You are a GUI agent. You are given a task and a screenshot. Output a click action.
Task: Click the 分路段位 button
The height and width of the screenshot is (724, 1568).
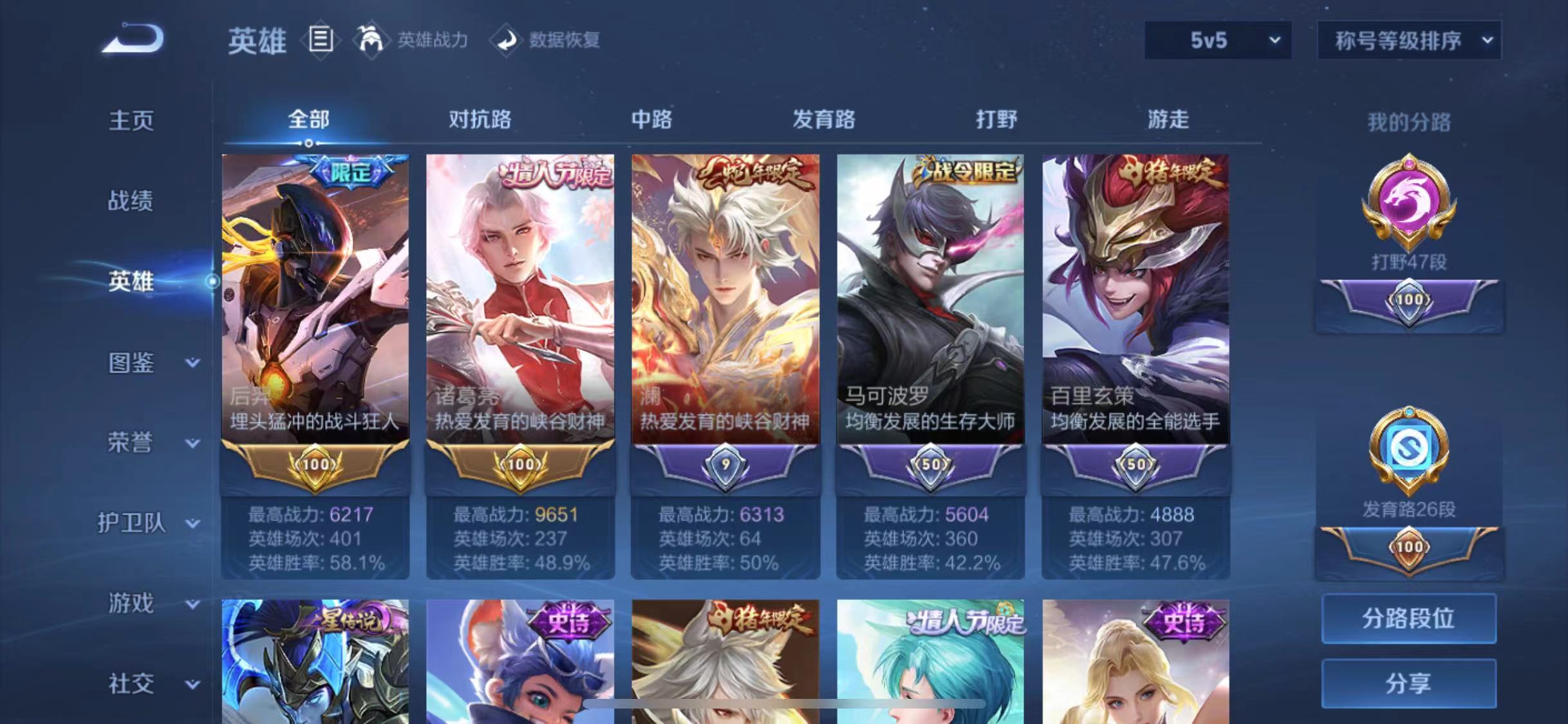(x=1408, y=618)
